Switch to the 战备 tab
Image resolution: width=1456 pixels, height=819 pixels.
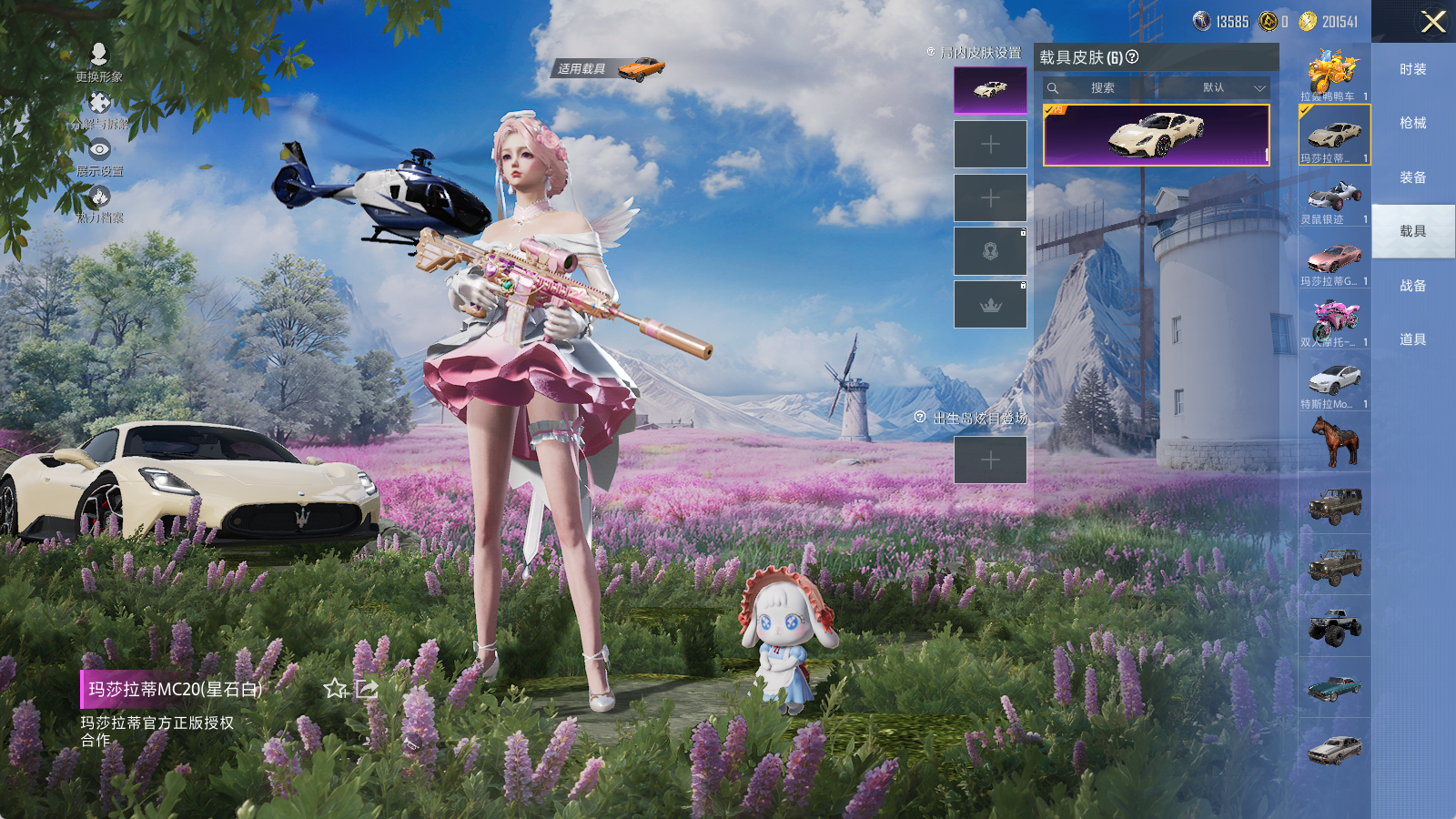(1412, 286)
